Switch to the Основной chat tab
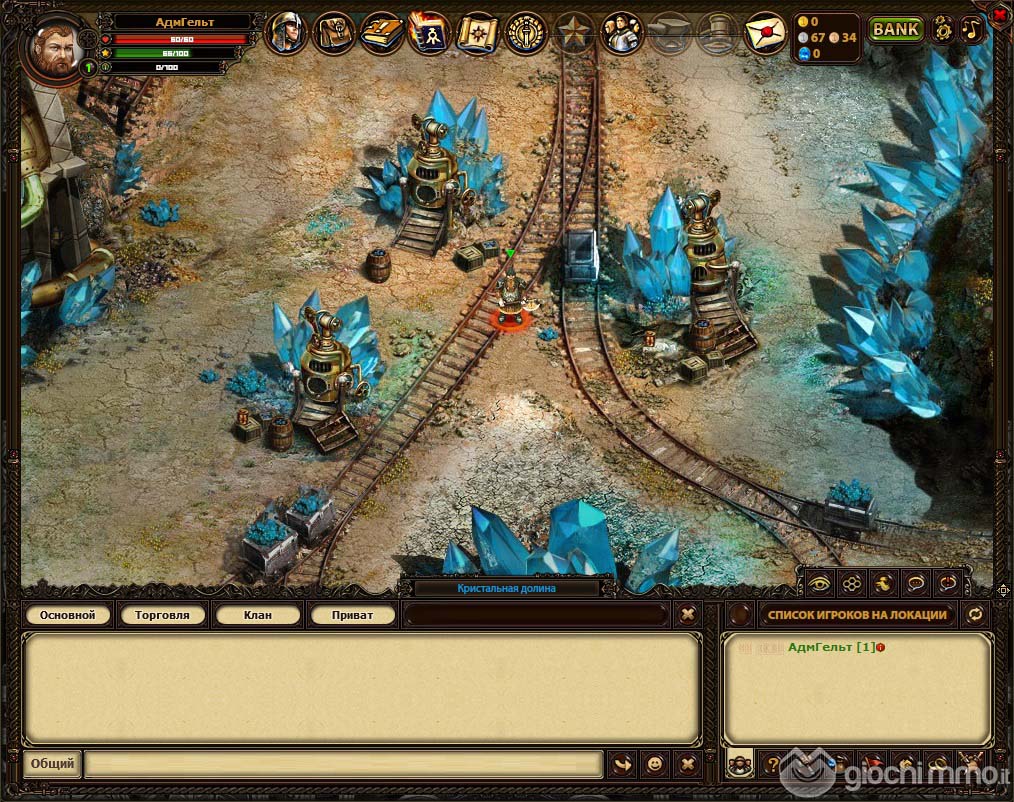 coord(68,615)
